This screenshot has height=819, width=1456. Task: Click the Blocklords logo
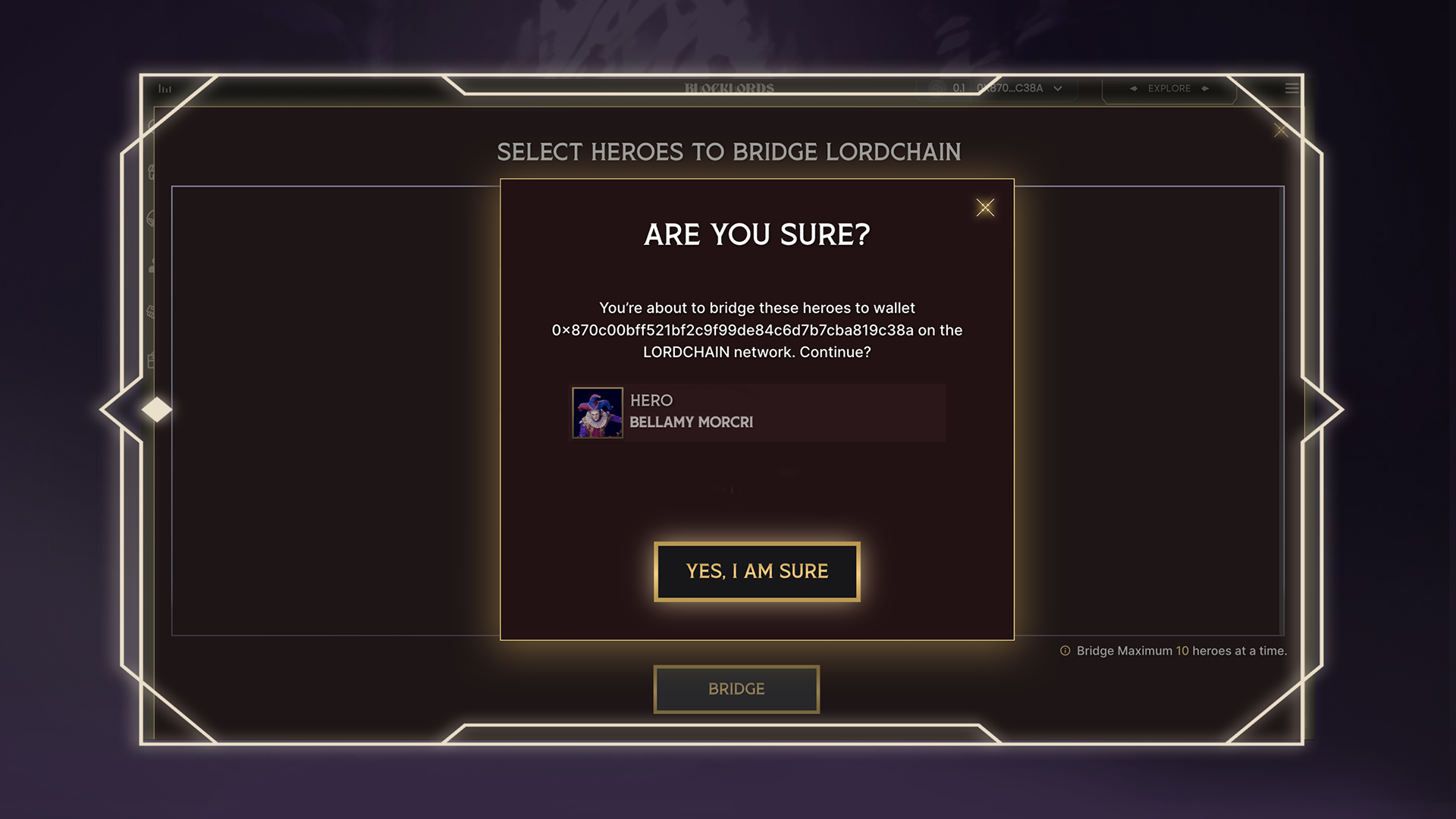(729, 88)
